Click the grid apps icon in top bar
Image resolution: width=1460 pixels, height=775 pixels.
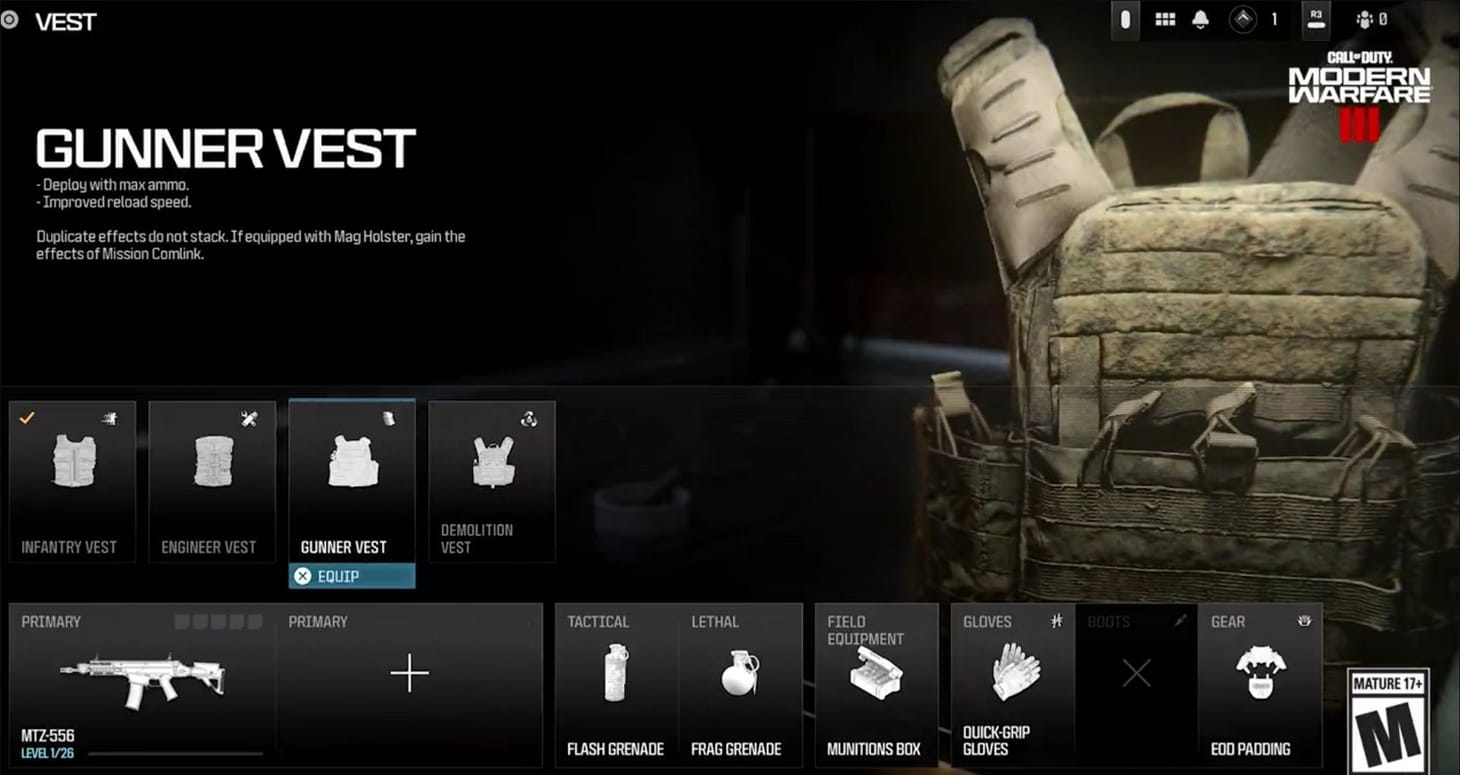(x=1164, y=19)
